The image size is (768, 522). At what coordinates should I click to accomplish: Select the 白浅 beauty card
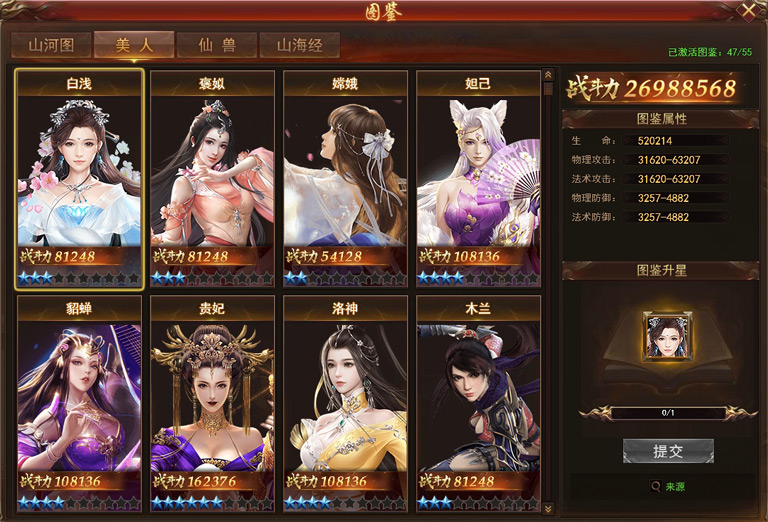[x=79, y=178]
